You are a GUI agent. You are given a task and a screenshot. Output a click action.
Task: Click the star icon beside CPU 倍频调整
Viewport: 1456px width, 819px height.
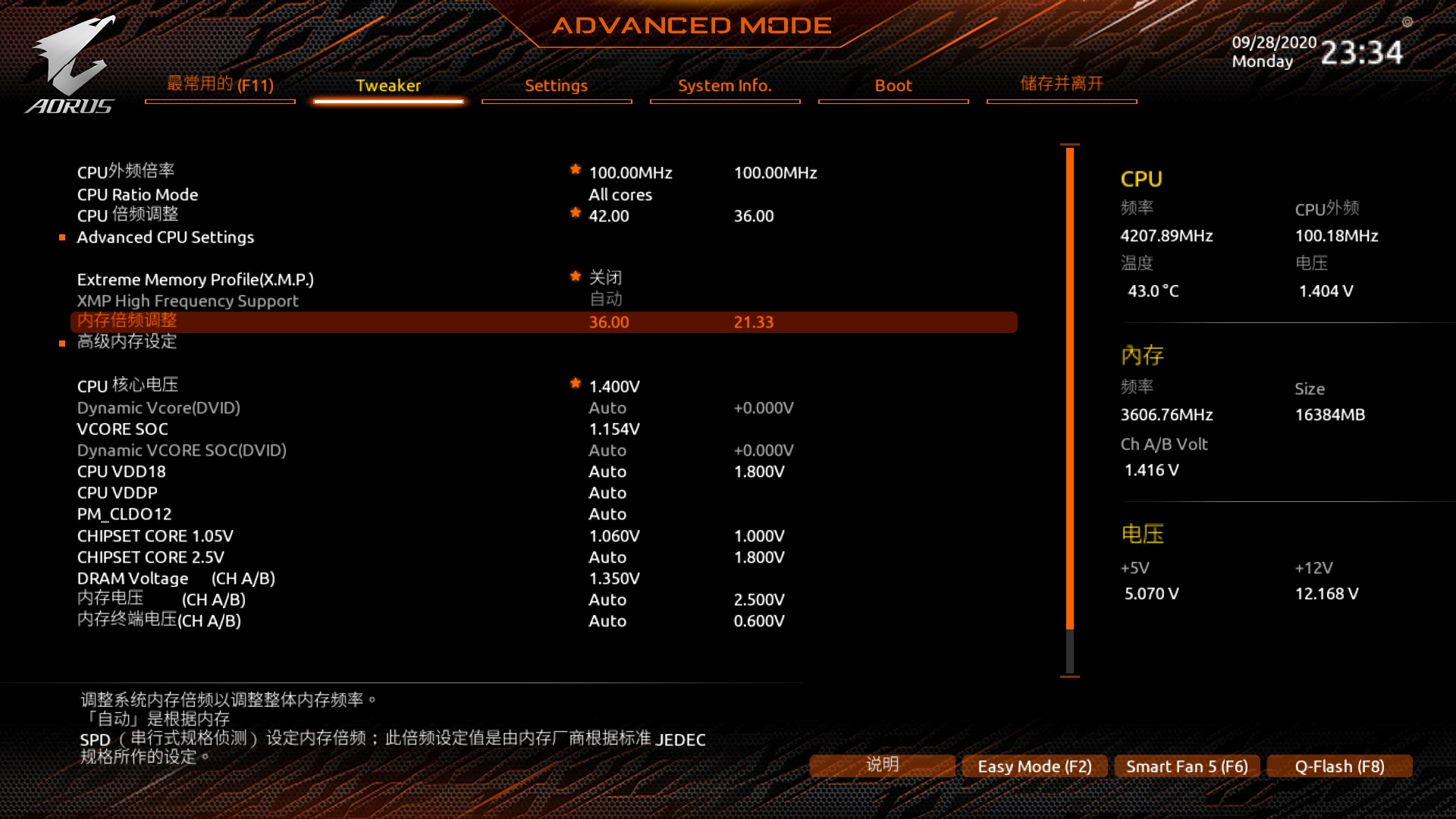pos(576,214)
